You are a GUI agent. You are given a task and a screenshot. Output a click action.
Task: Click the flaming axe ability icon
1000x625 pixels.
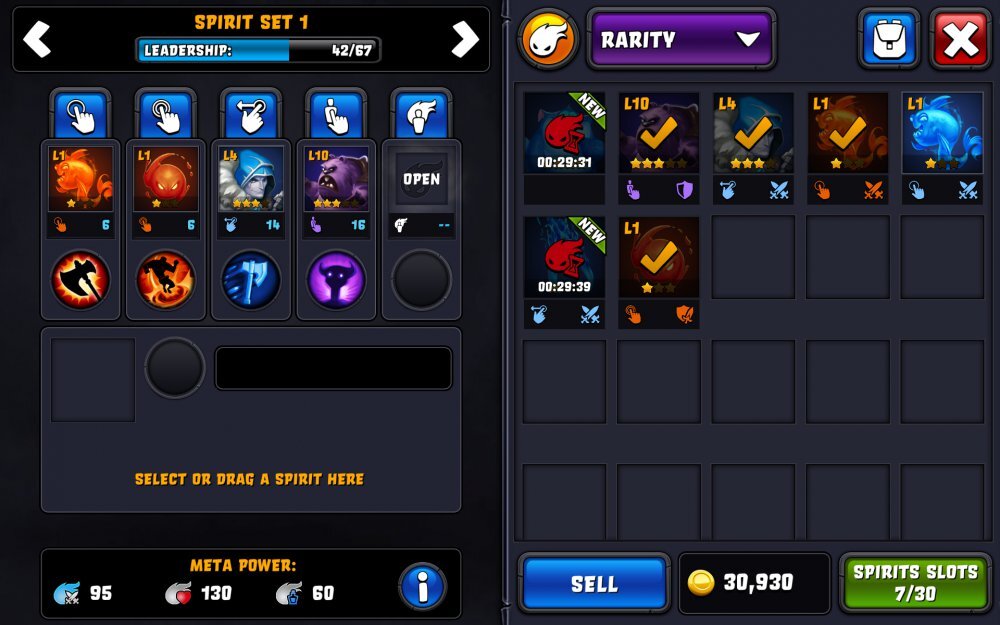pyautogui.click(x=80, y=279)
